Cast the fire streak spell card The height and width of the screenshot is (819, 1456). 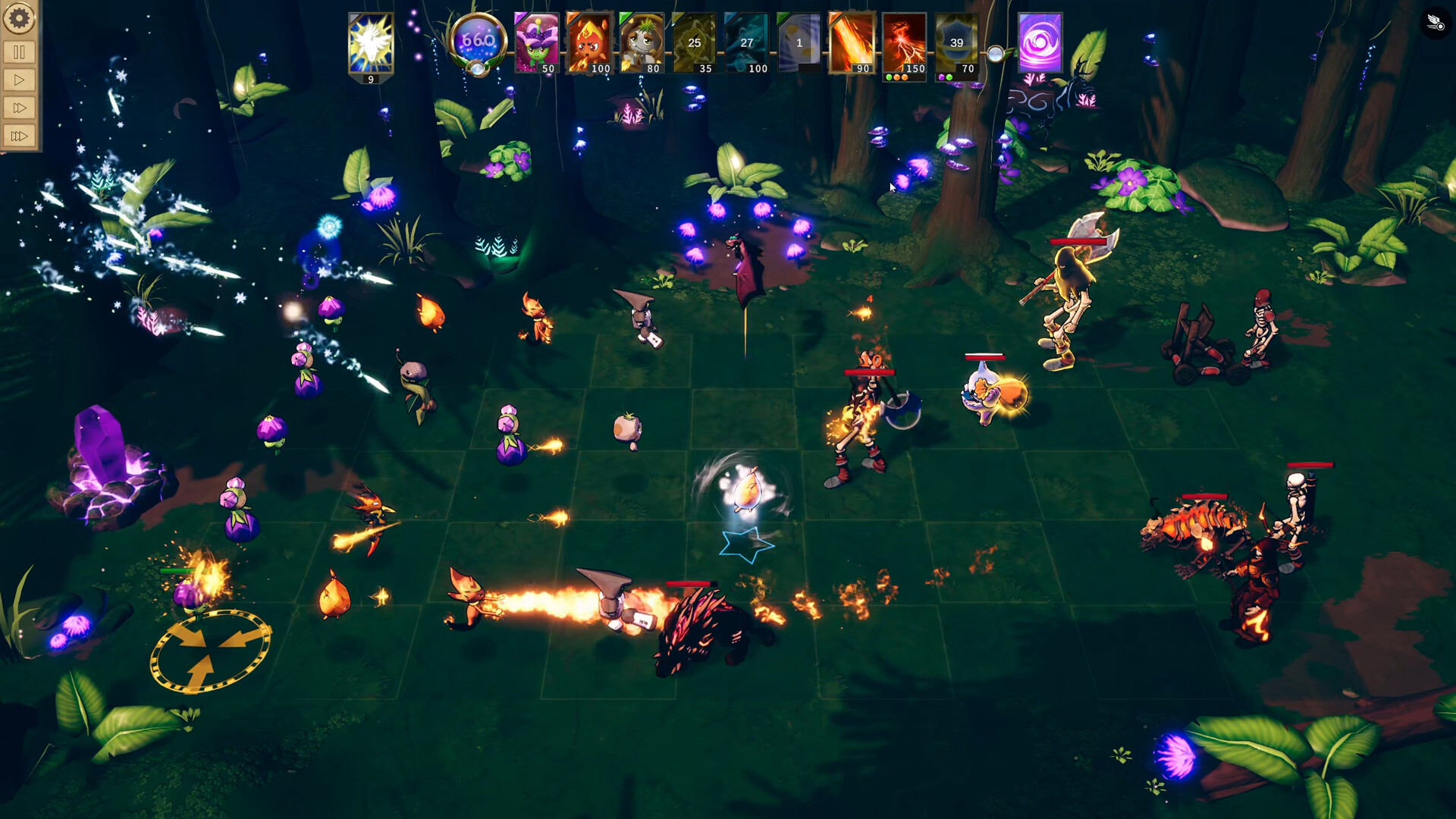tap(852, 43)
